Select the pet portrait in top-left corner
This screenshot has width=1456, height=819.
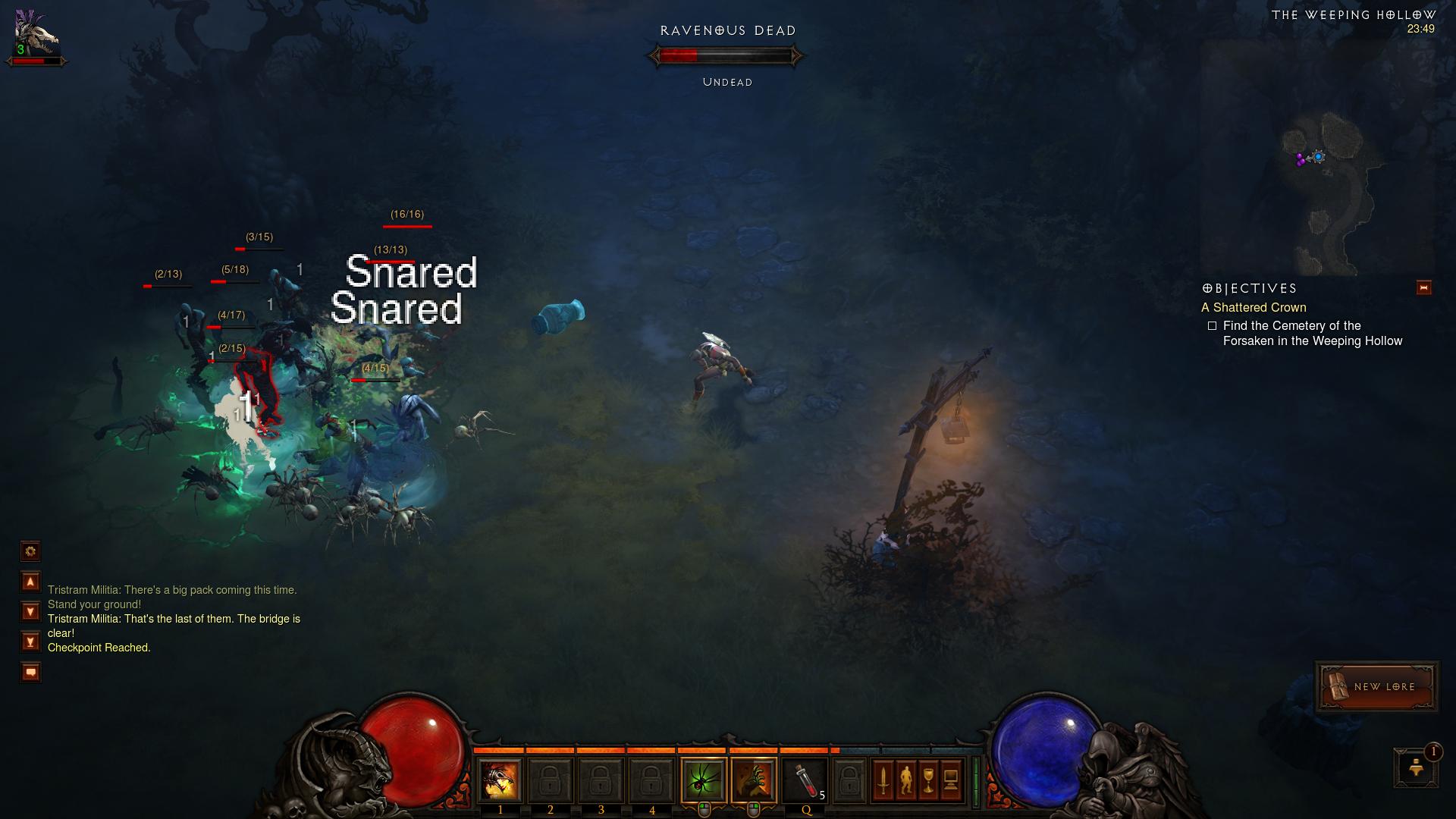click(x=36, y=35)
